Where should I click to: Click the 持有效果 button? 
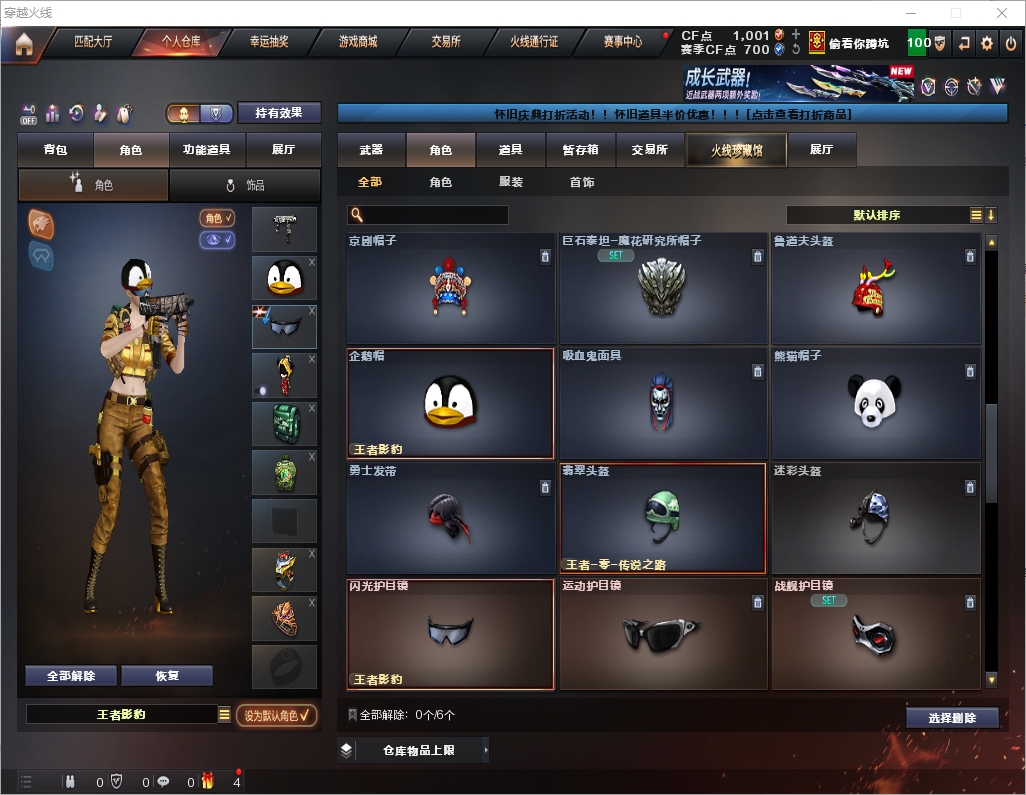(x=278, y=113)
